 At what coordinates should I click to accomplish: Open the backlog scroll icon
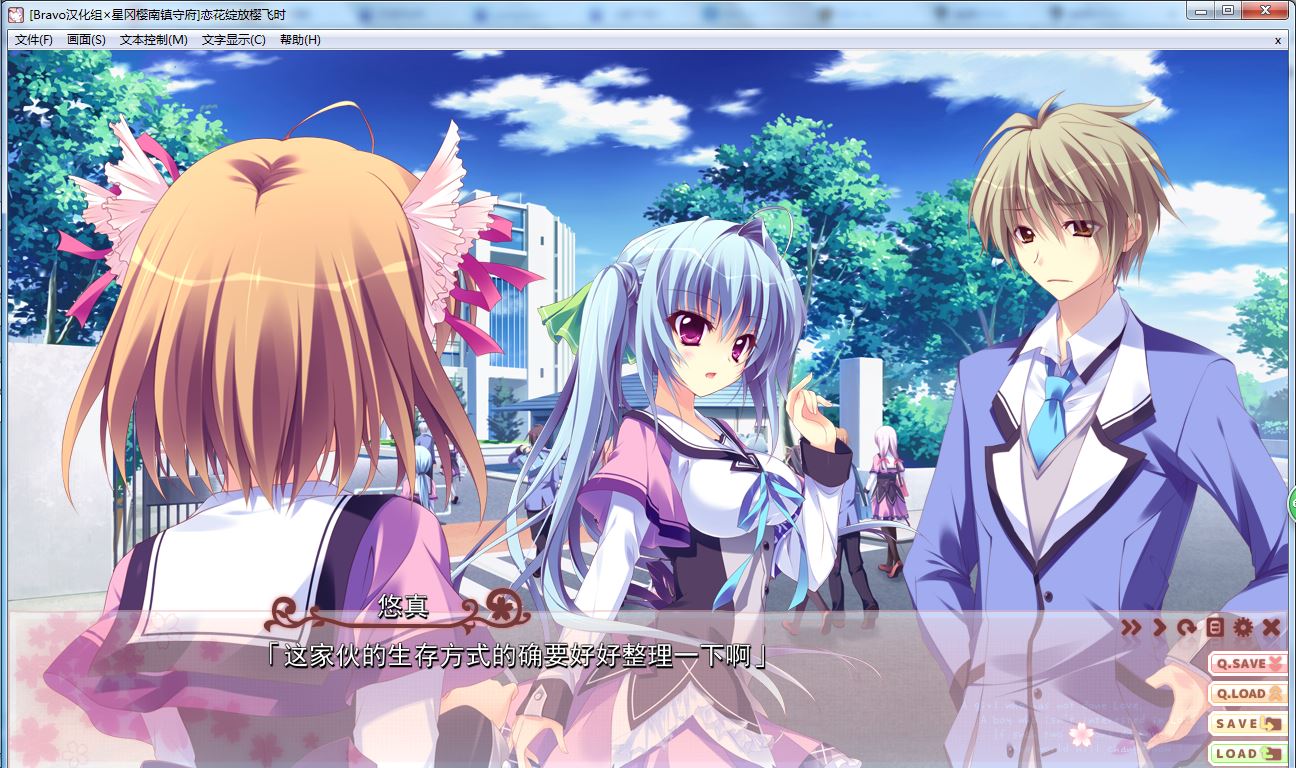tap(1215, 628)
